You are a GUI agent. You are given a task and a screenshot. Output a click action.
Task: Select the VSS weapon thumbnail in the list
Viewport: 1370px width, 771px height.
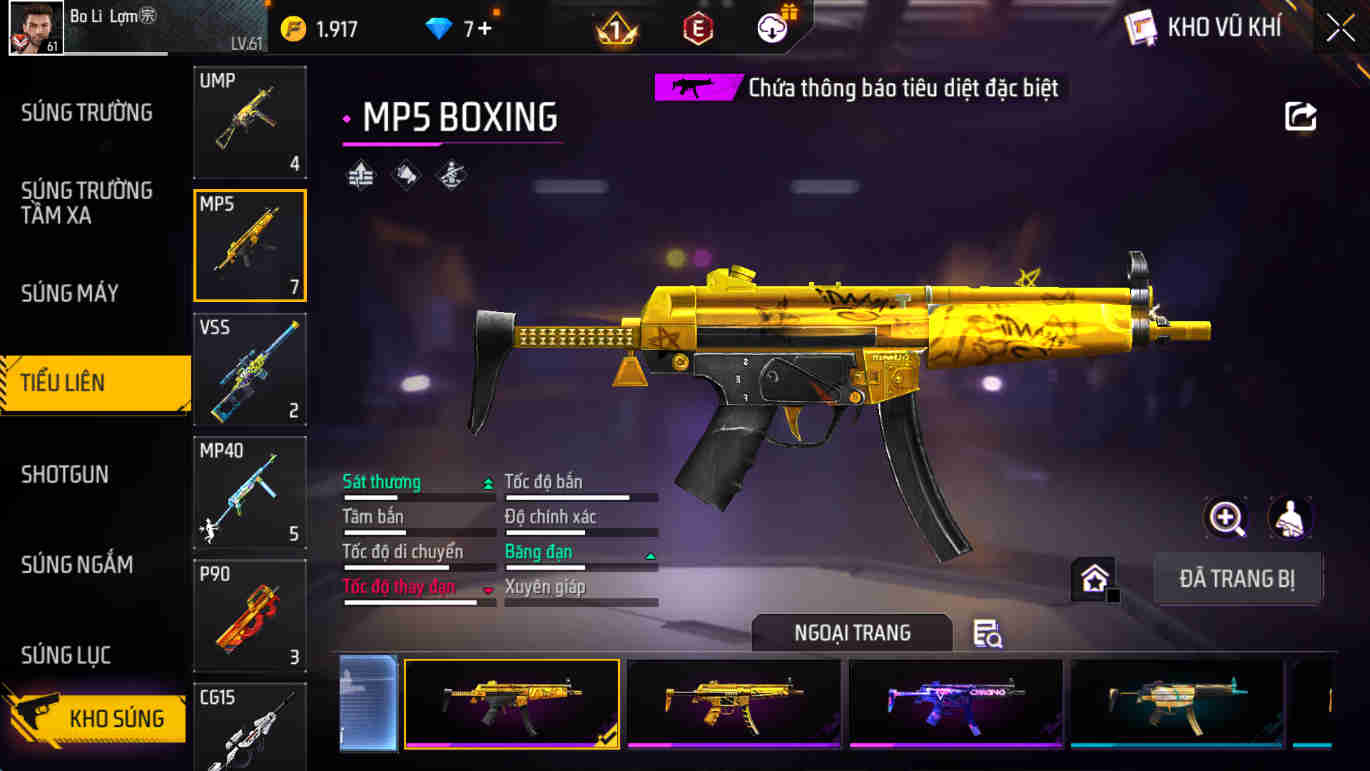click(249, 370)
